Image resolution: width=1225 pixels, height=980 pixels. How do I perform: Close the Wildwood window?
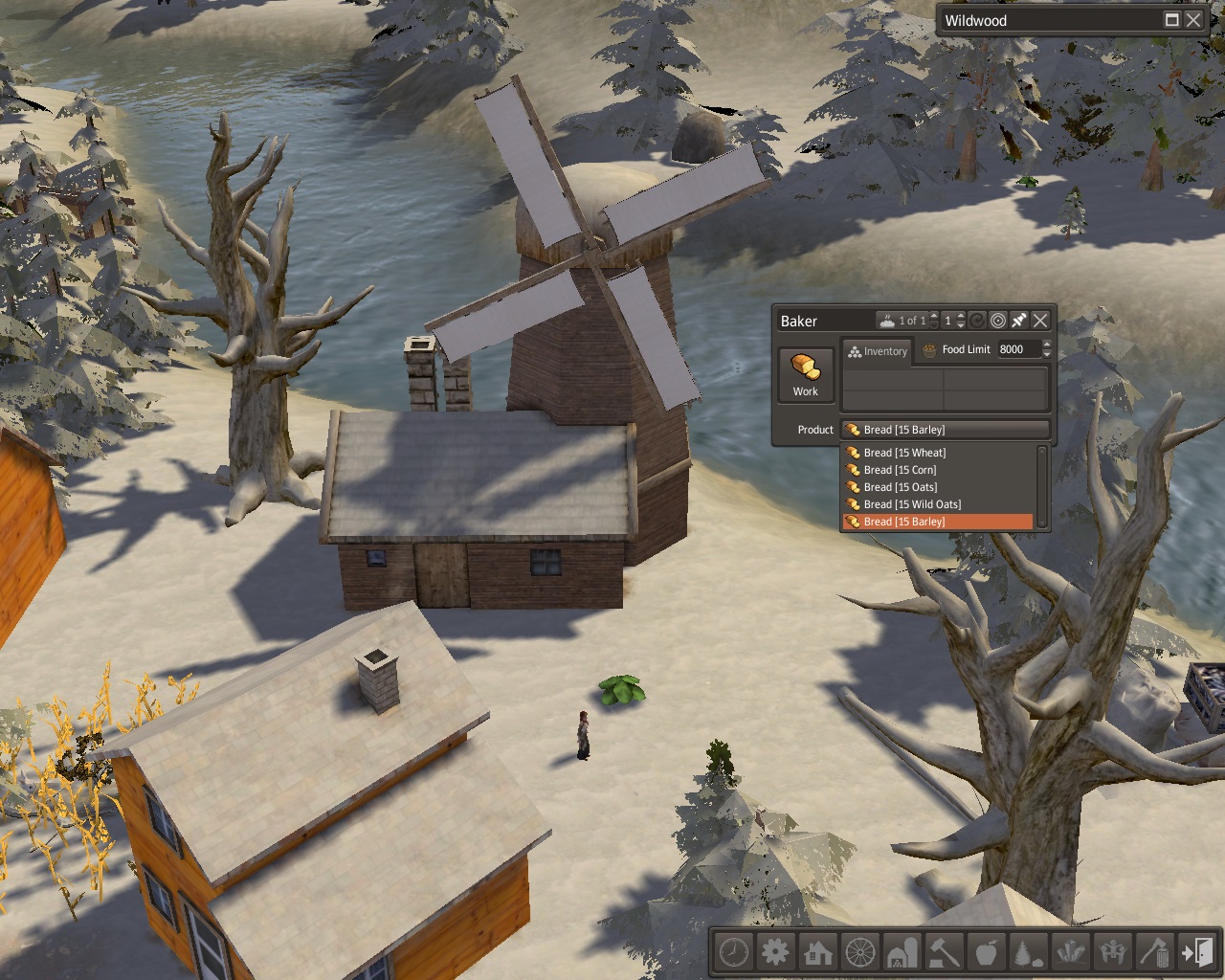(x=1192, y=20)
